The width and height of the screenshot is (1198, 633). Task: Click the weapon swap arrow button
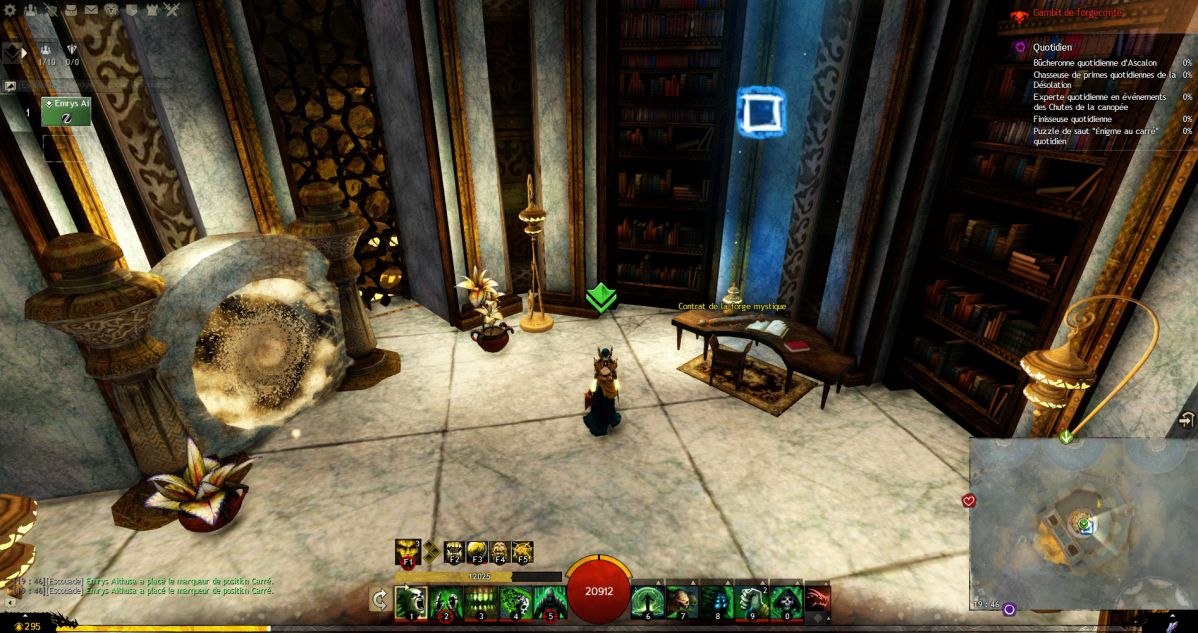point(380,599)
